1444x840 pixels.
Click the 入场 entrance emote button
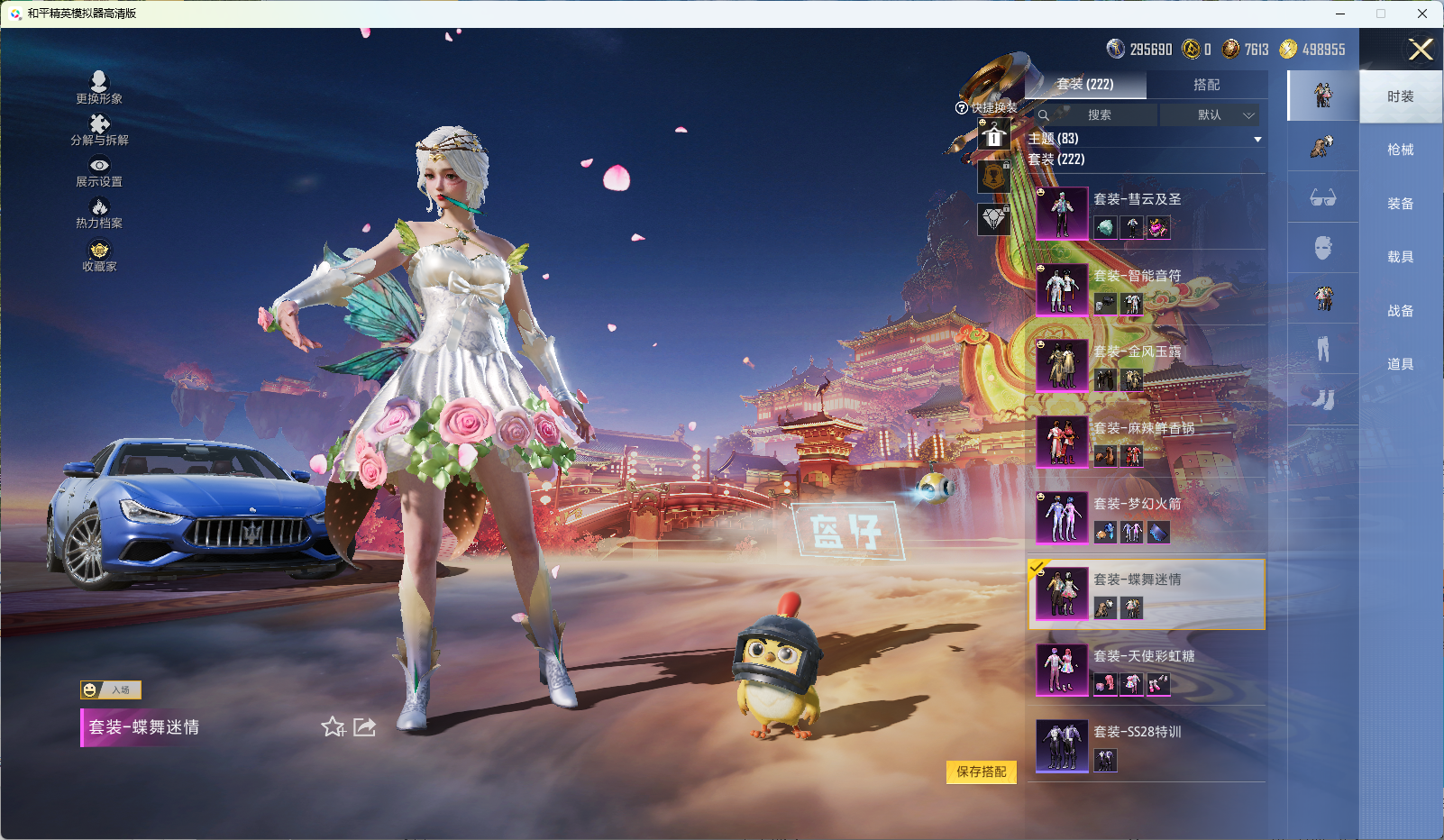pos(112,689)
